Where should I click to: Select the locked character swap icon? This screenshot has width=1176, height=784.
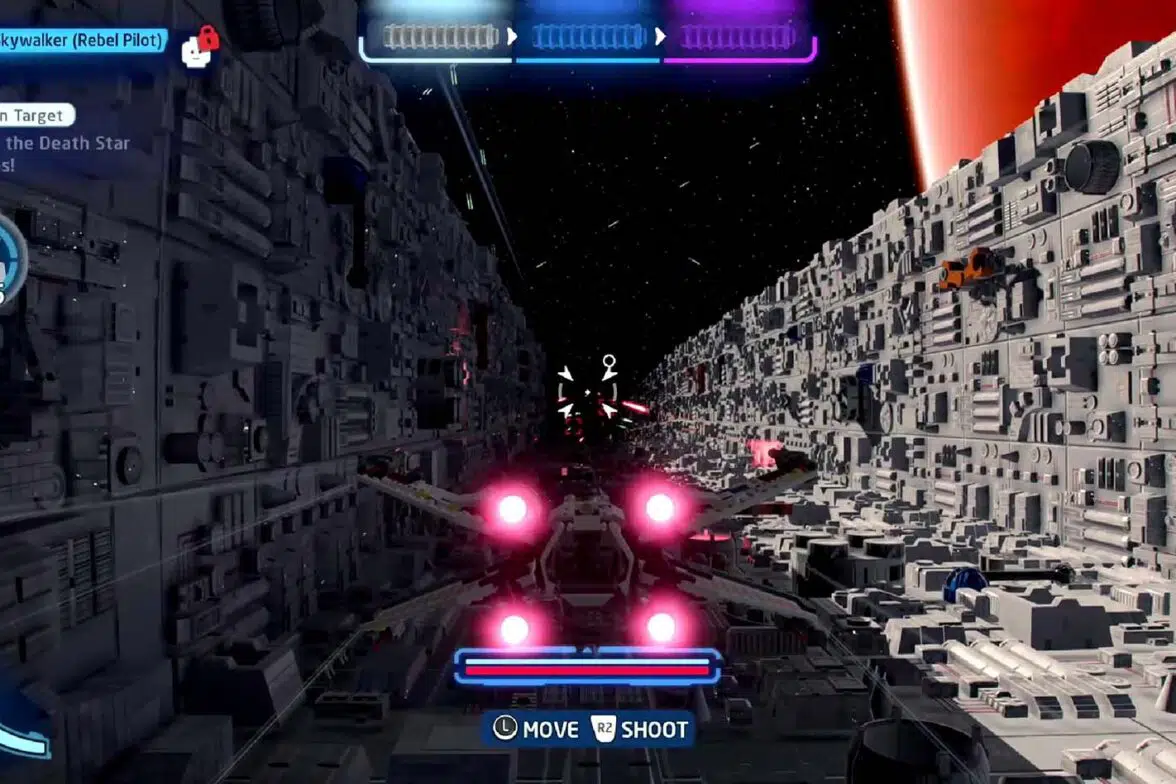(199, 47)
